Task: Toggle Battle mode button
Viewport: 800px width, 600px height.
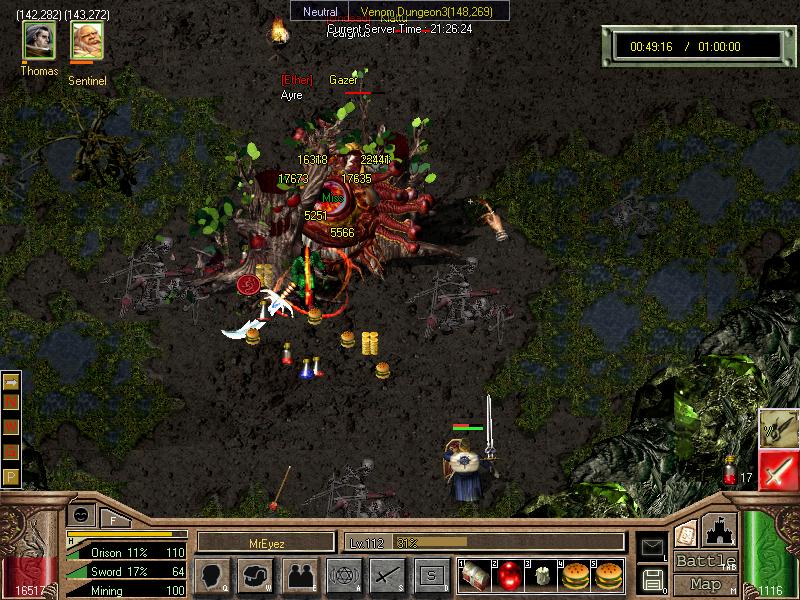Action: [x=705, y=561]
